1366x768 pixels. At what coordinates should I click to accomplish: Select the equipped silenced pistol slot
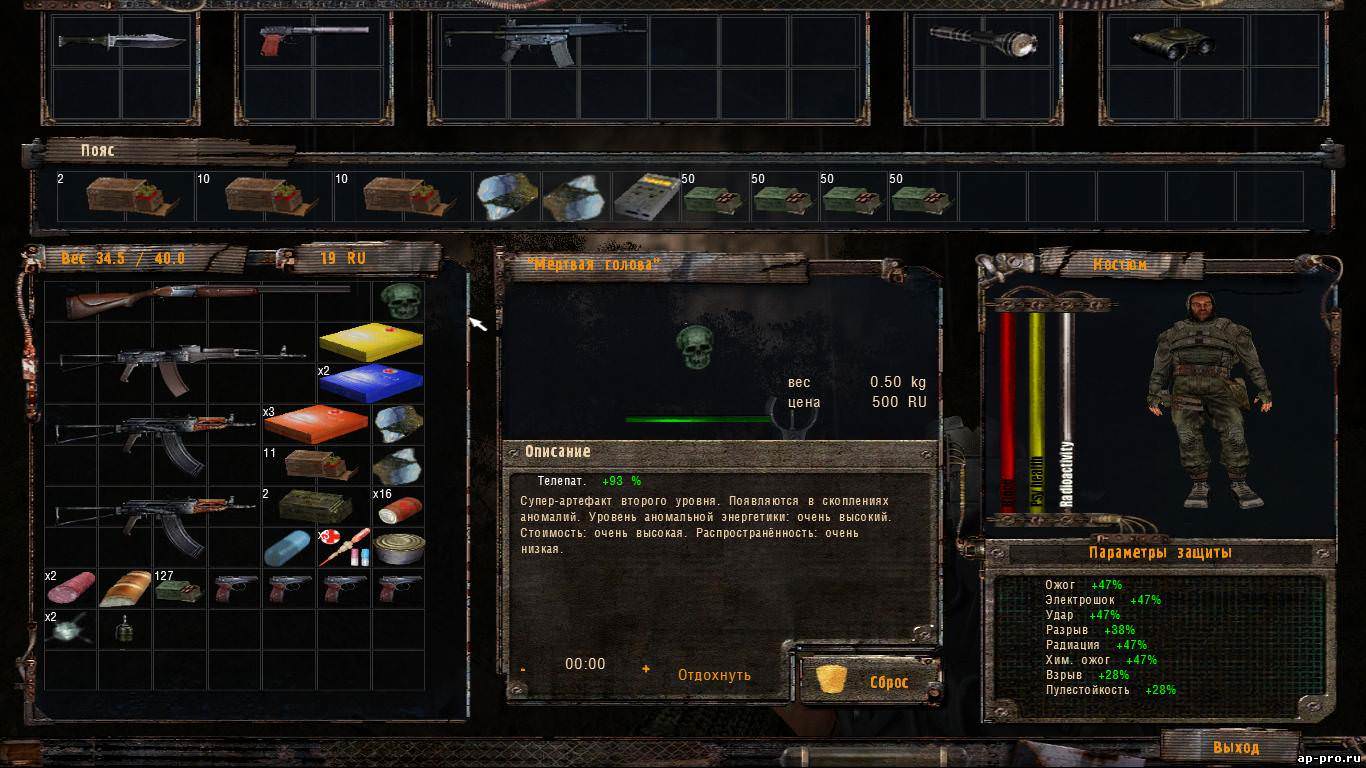[x=313, y=40]
